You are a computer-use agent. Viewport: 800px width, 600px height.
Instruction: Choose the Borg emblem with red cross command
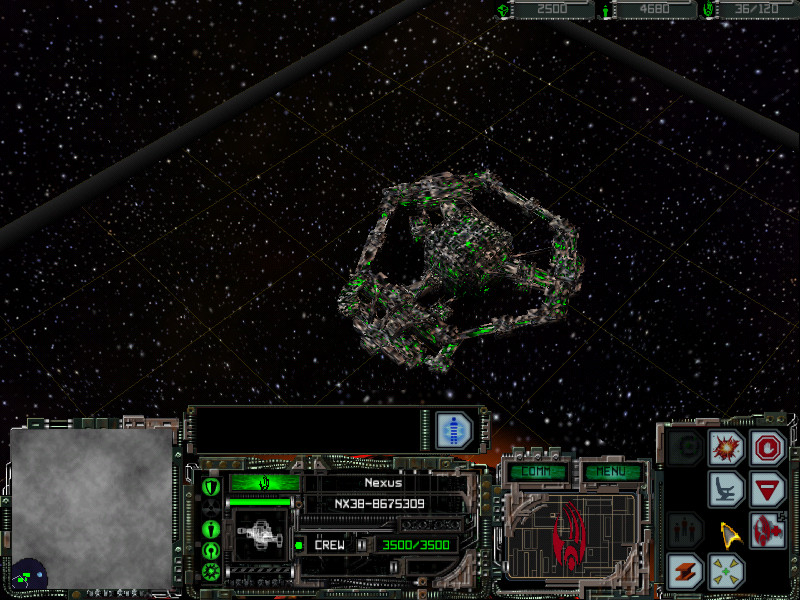click(769, 530)
